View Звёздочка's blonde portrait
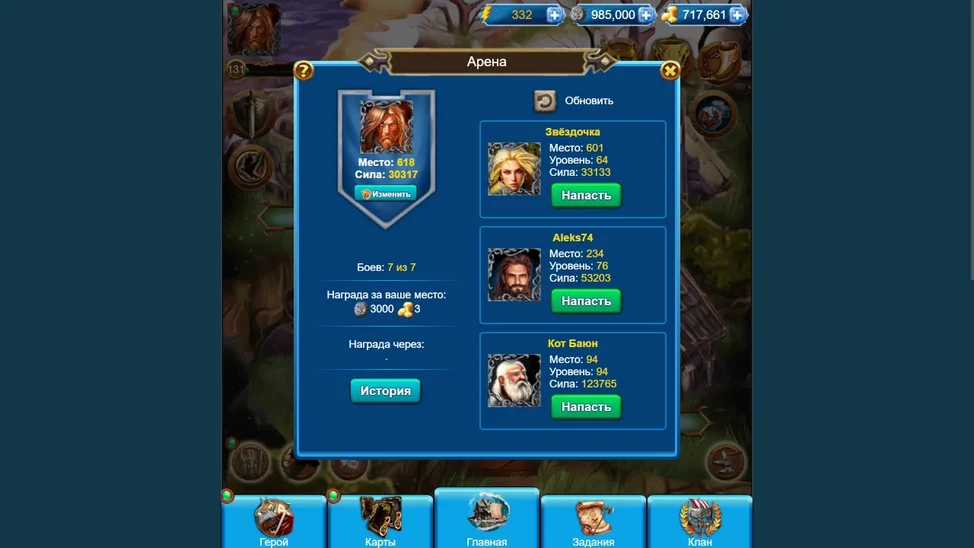Viewport: 974px width, 548px height. pos(514,169)
